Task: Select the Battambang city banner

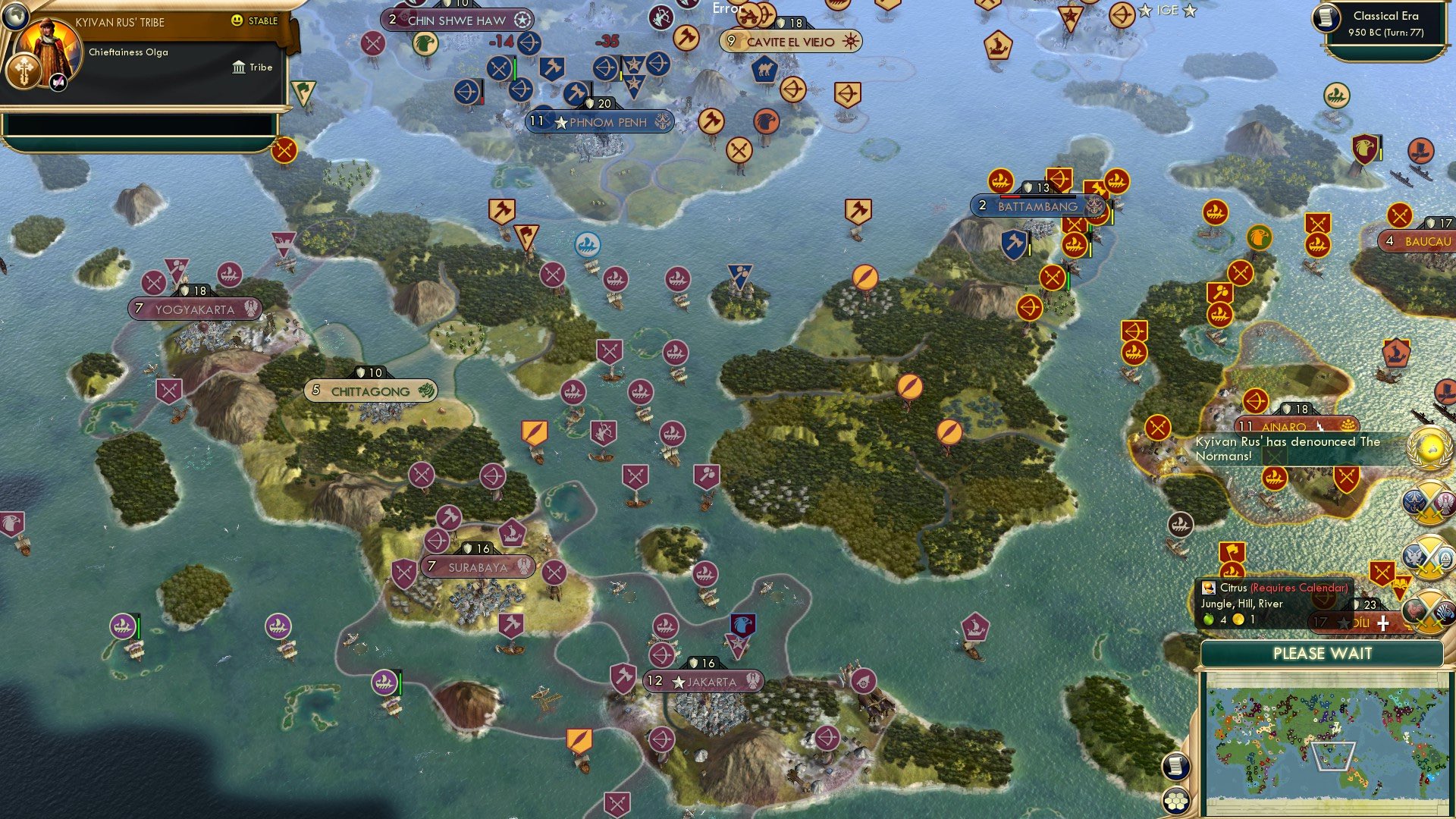Action: [x=1037, y=206]
